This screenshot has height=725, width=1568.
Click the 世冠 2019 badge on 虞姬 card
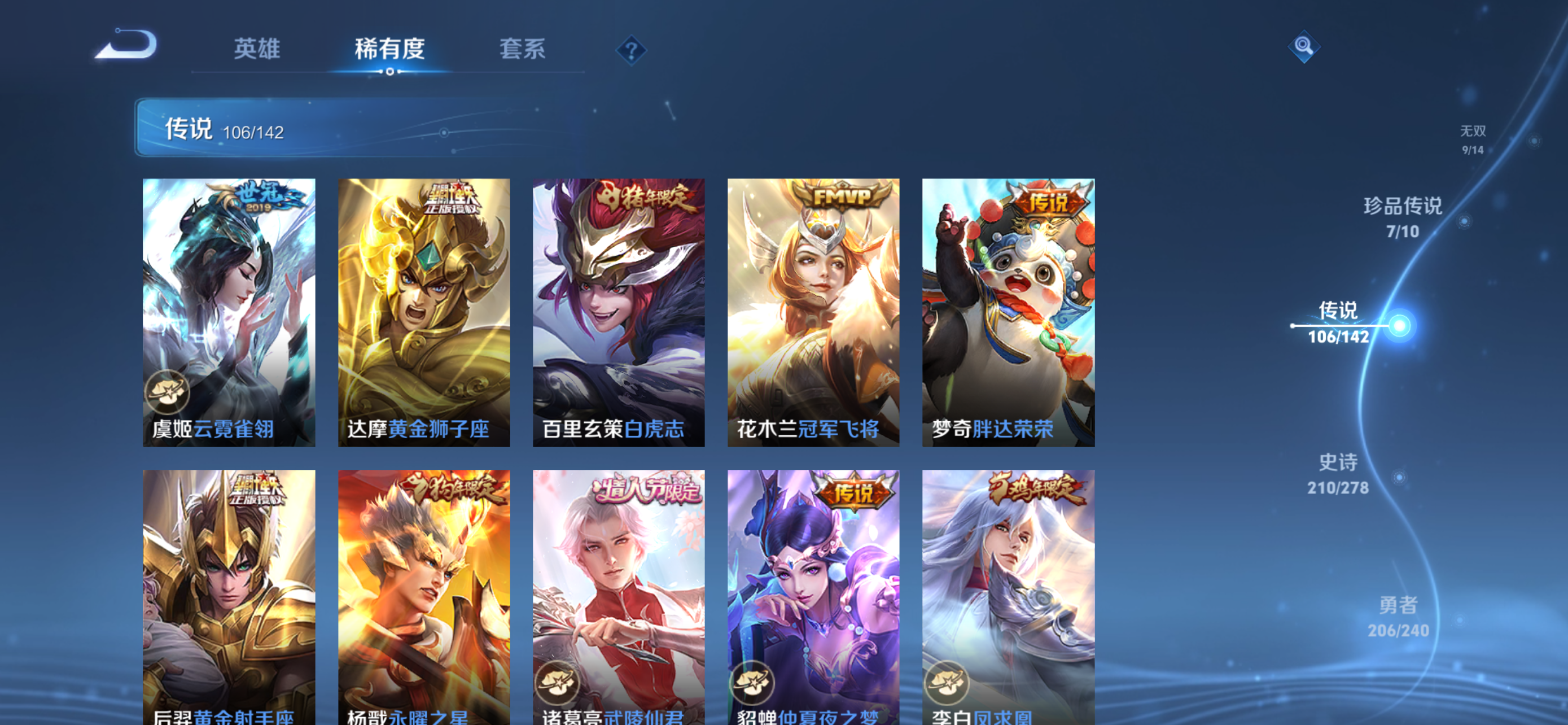pos(262,198)
